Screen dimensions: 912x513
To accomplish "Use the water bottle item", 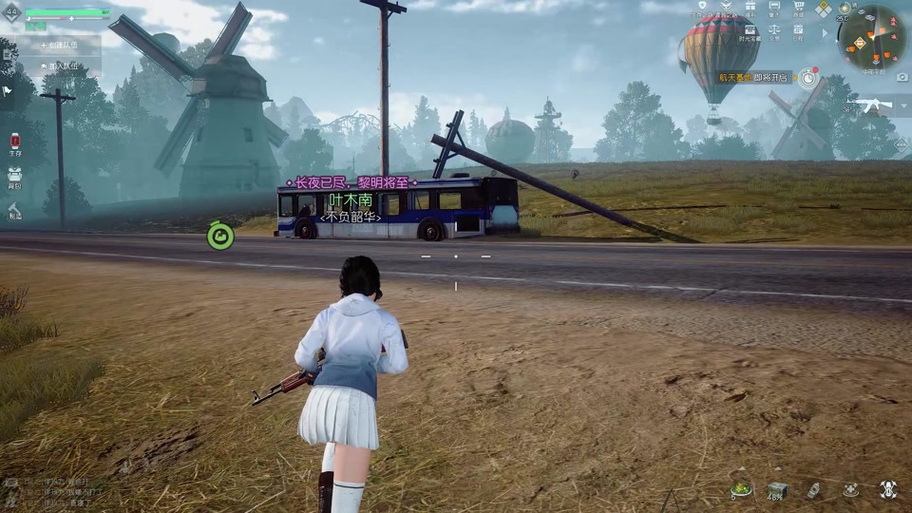I will pos(813,489).
